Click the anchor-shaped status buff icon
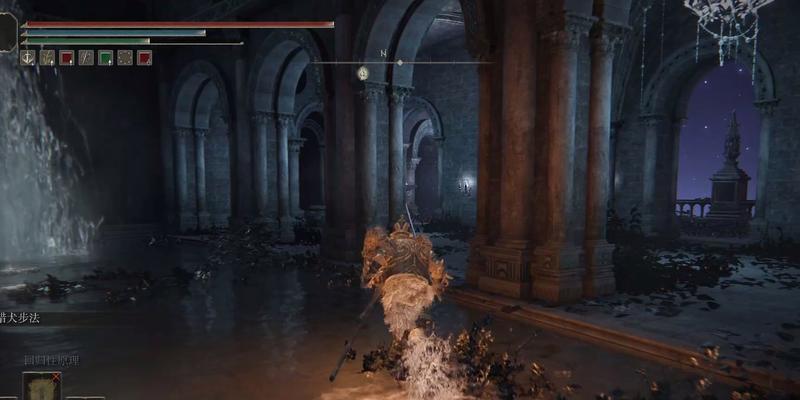The image size is (800, 400). point(28,58)
